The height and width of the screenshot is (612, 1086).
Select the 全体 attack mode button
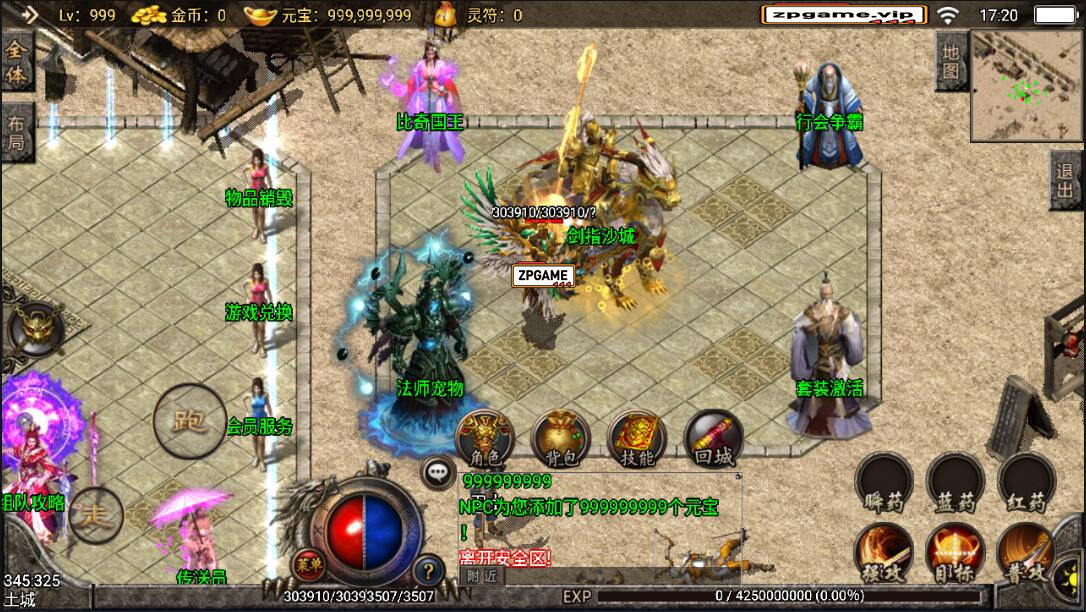17,62
